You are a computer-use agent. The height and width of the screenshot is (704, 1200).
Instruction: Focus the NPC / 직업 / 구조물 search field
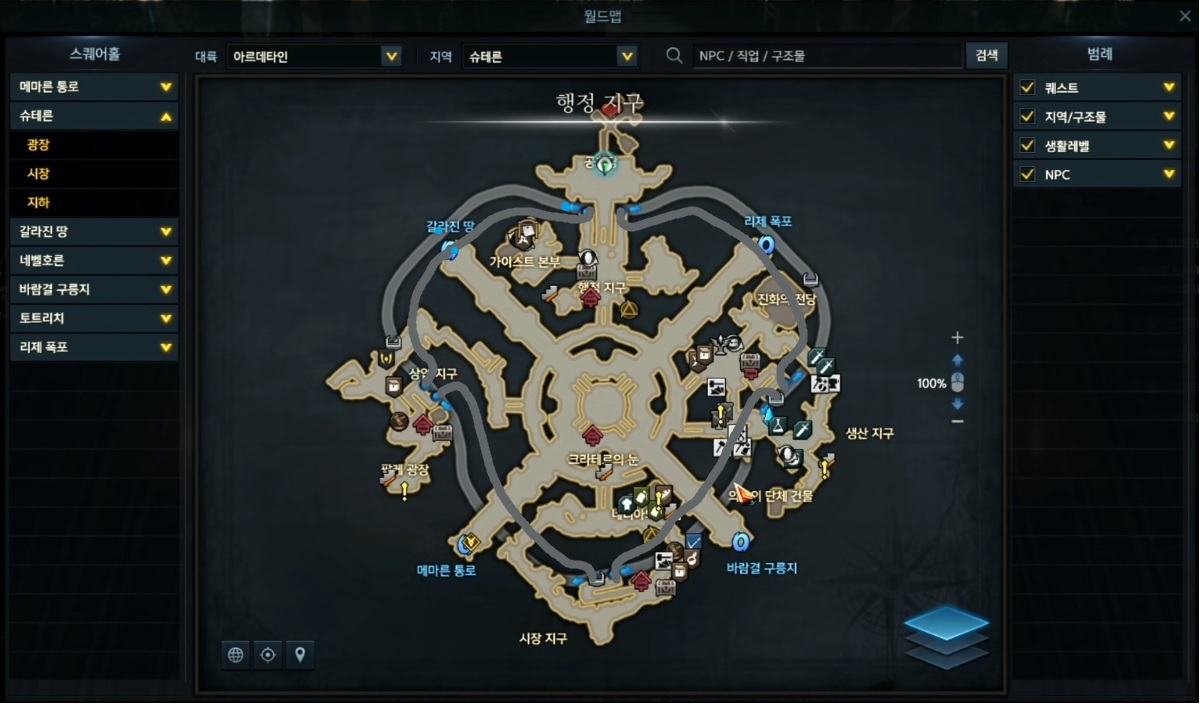[825, 56]
